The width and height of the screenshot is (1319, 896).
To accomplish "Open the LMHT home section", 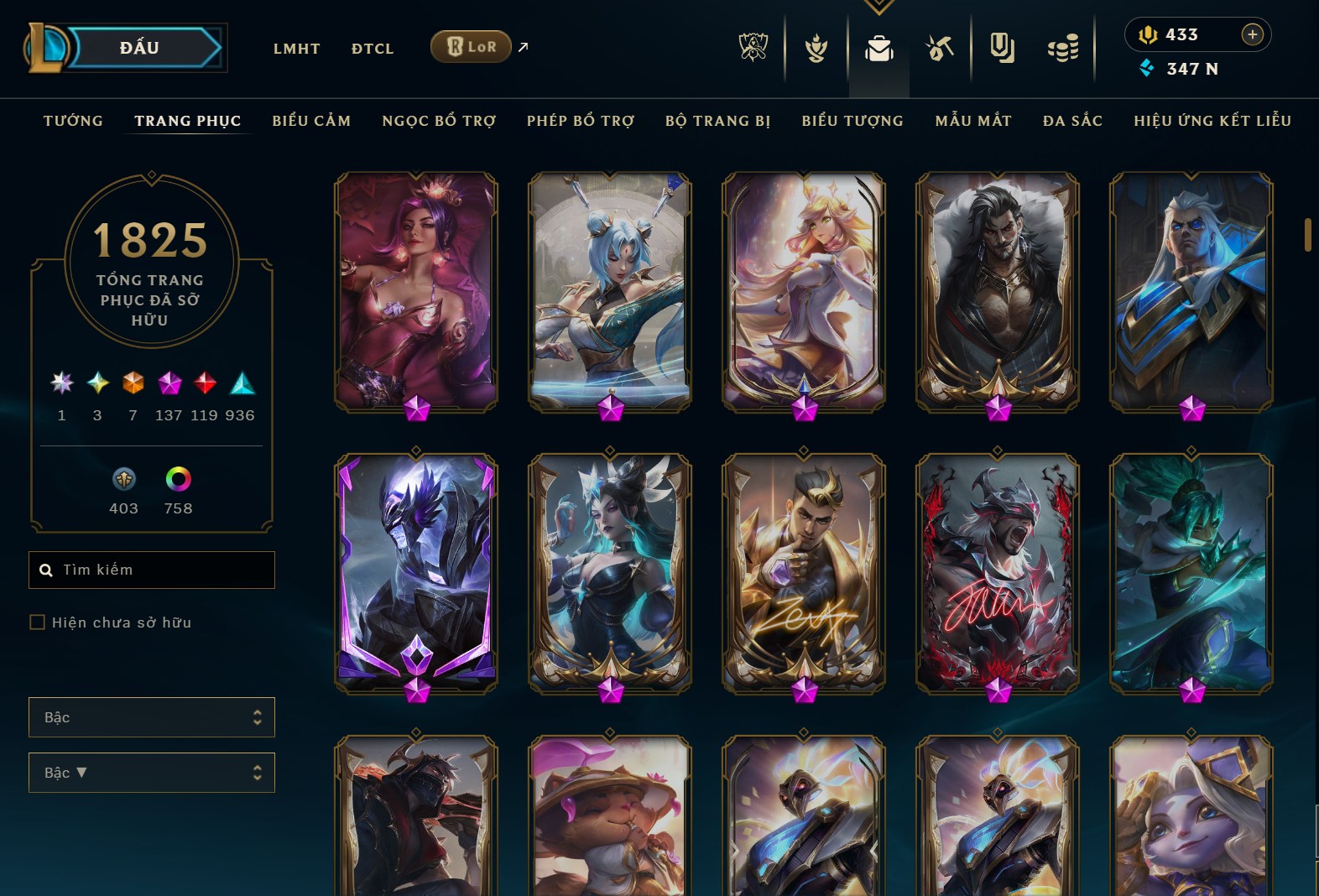I will [296, 49].
